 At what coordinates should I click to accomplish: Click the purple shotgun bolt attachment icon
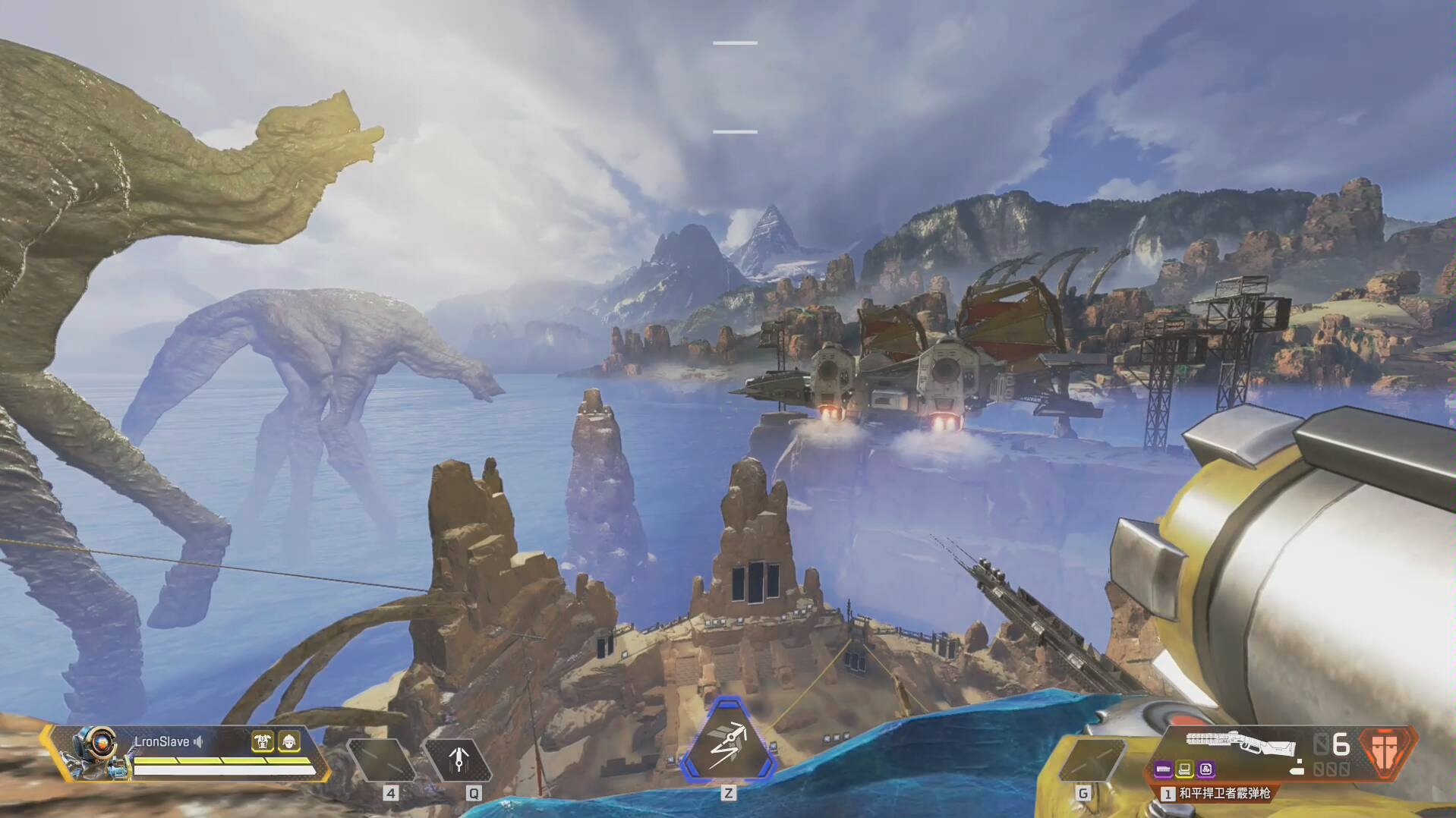pos(1163,769)
